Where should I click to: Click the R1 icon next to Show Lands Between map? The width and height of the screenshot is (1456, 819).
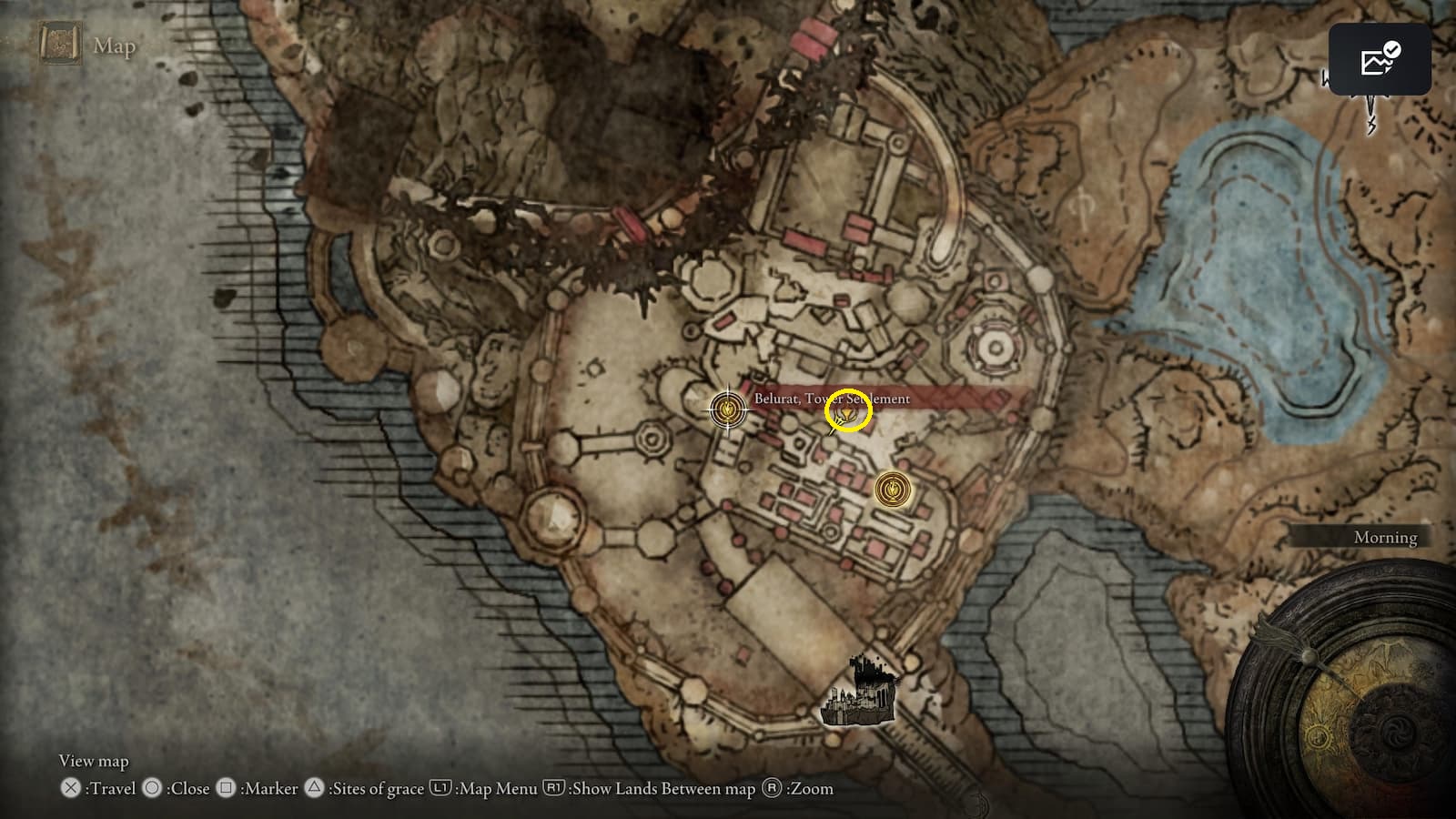(555, 788)
